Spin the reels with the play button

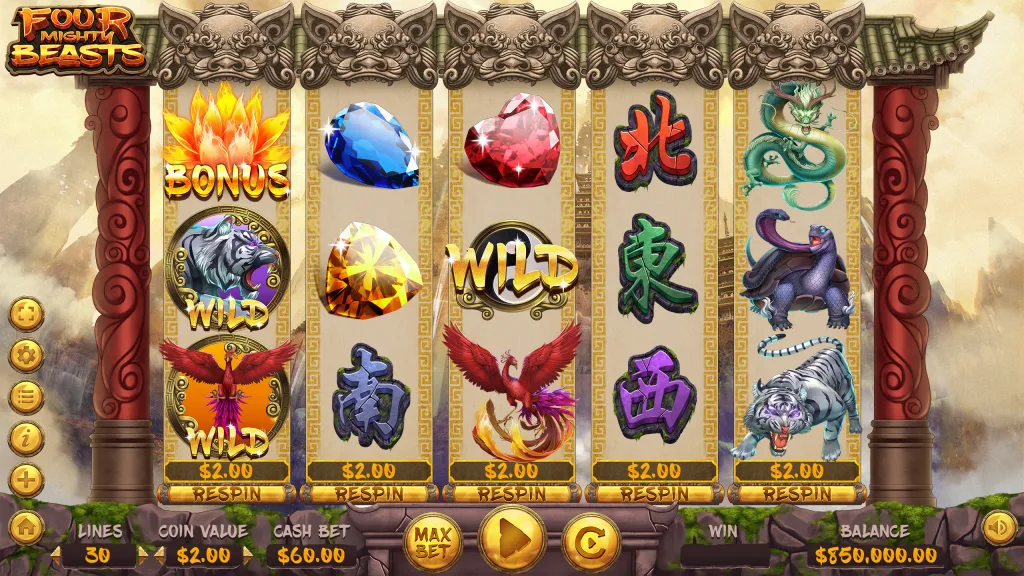click(512, 541)
